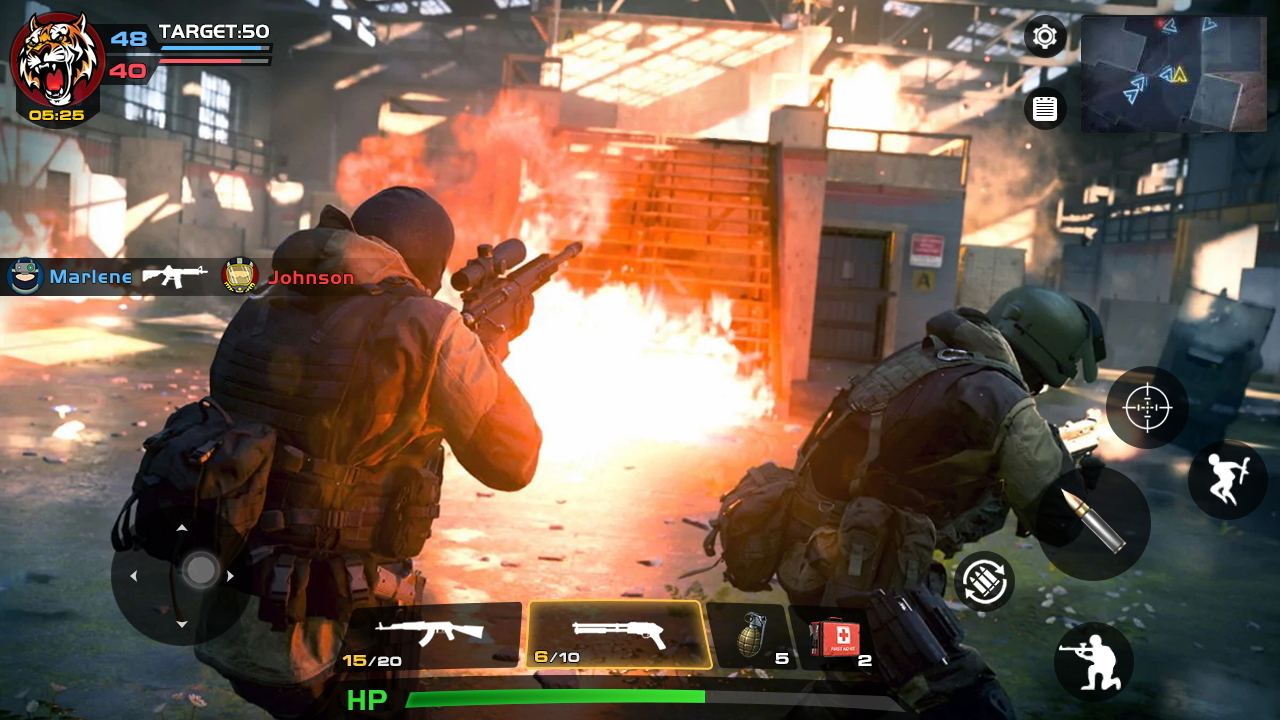Open the minimap in the corner
The width and height of the screenshot is (1280, 720).
[x=1172, y=74]
